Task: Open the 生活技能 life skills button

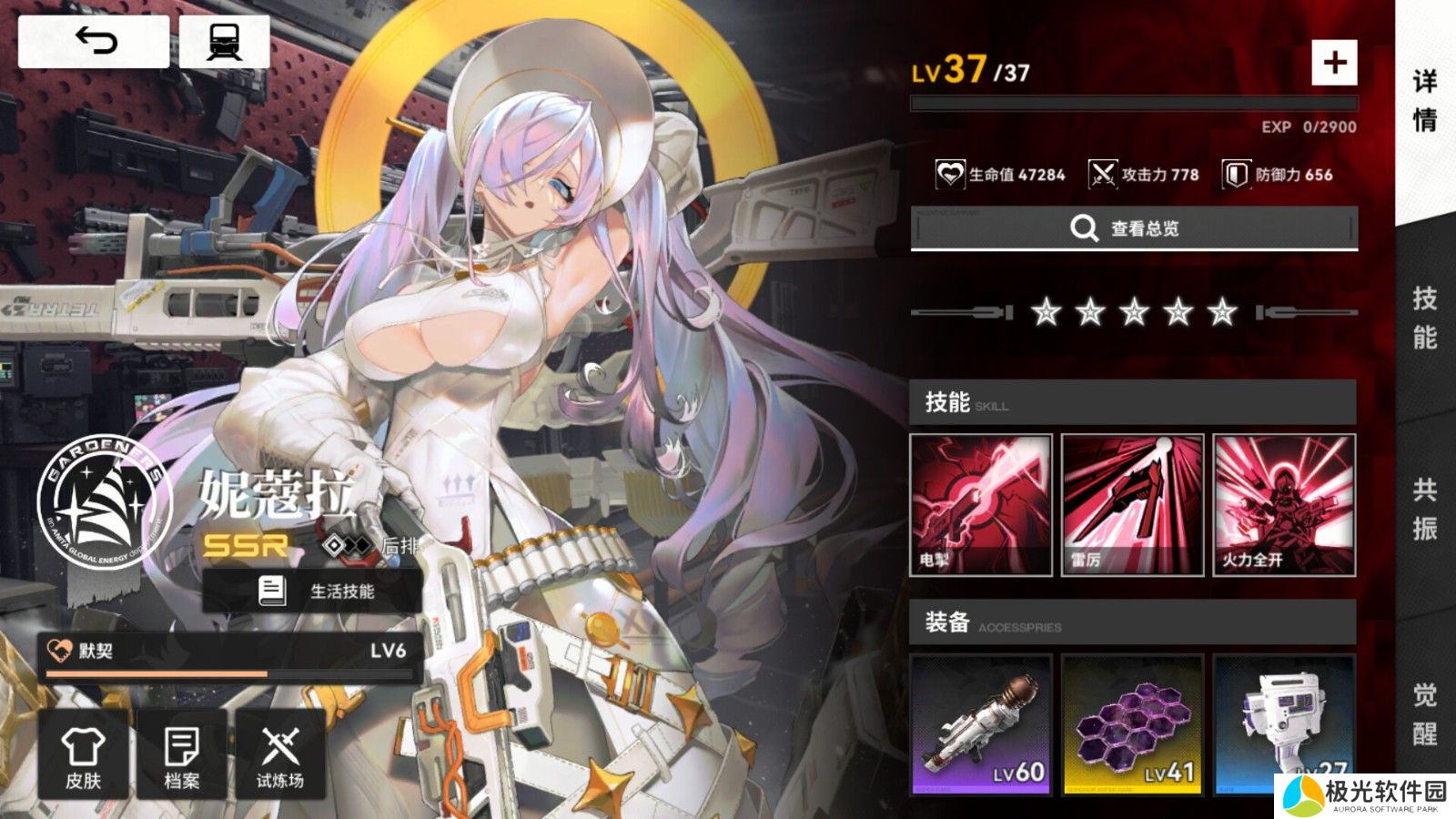Action: pyautogui.click(x=313, y=591)
